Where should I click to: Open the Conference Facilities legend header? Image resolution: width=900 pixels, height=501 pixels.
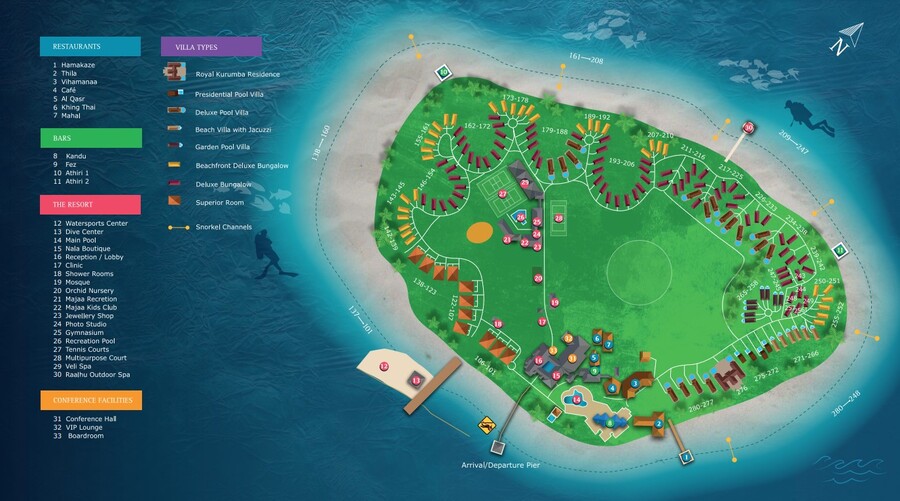tap(90, 400)
